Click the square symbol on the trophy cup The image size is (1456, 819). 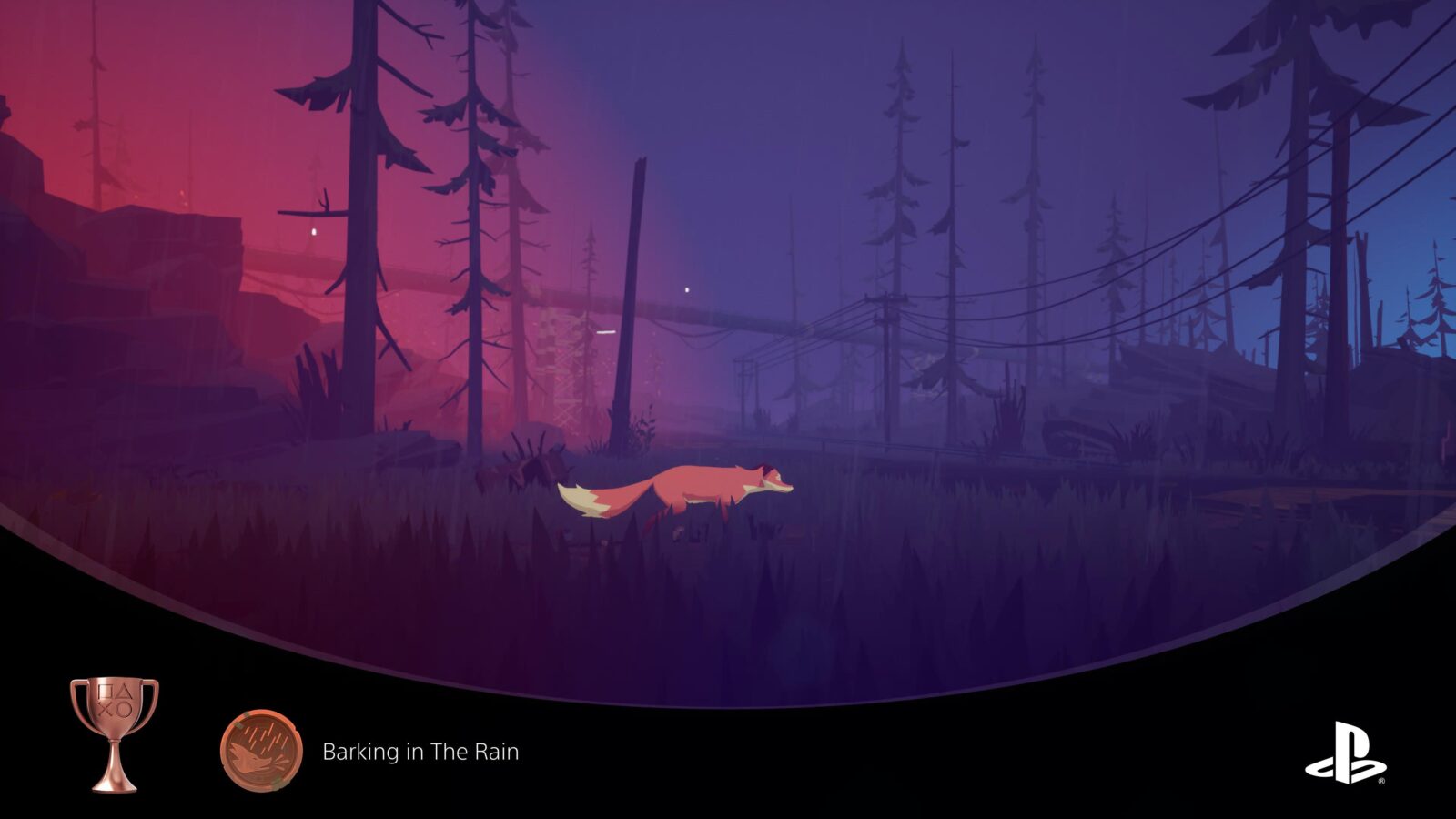pyautogui.click(x=104, y=692)
